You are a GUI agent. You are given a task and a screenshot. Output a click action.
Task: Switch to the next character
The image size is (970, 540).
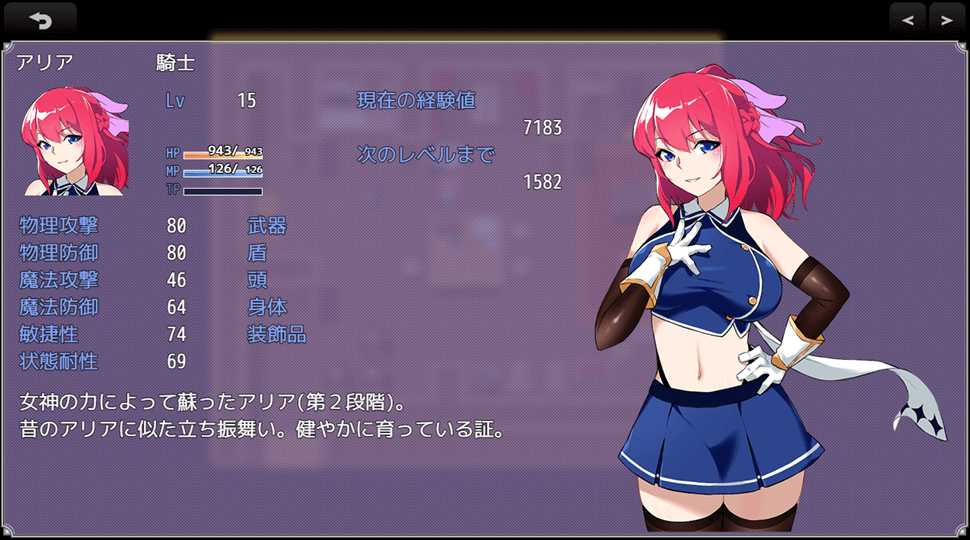pyautogui.click(x=946, y=19)
